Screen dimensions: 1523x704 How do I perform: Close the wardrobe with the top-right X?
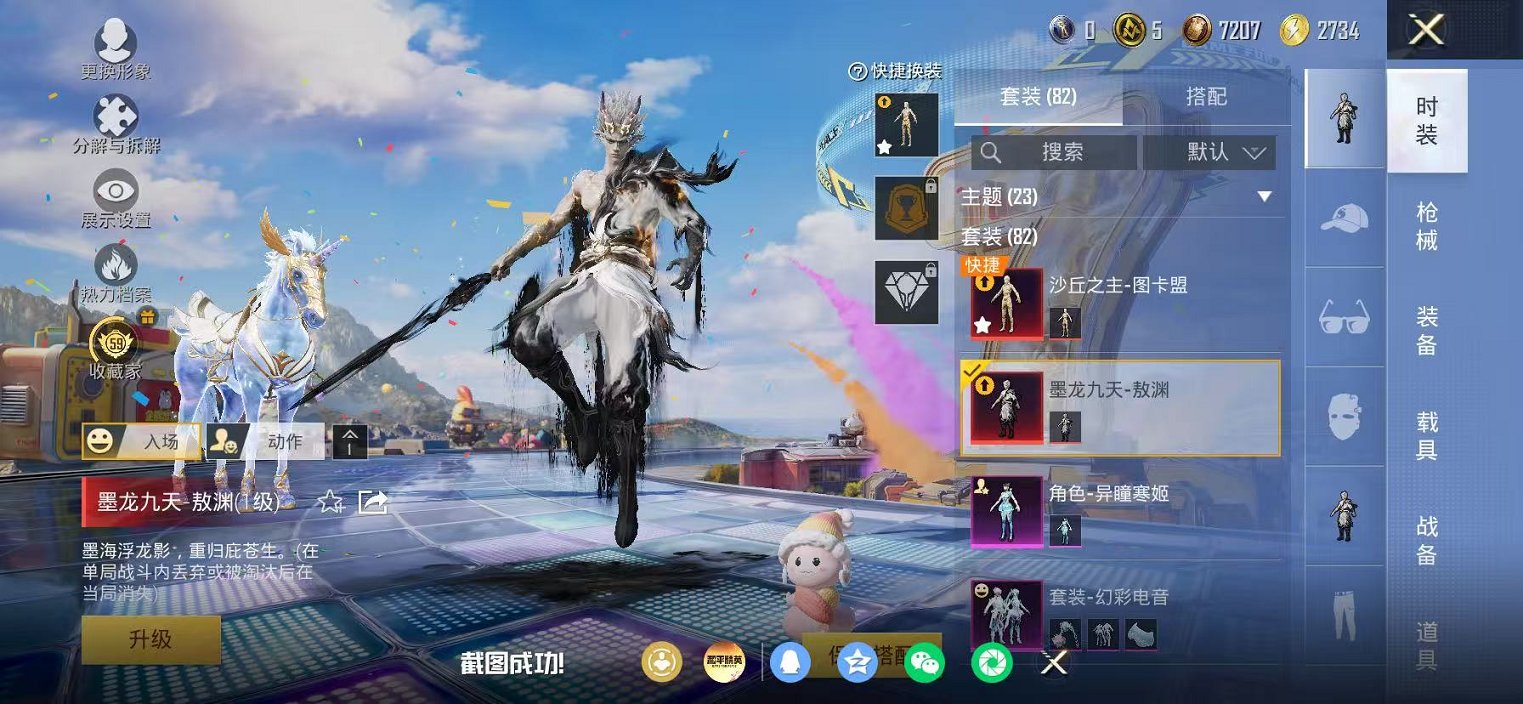pos(1425,30)
